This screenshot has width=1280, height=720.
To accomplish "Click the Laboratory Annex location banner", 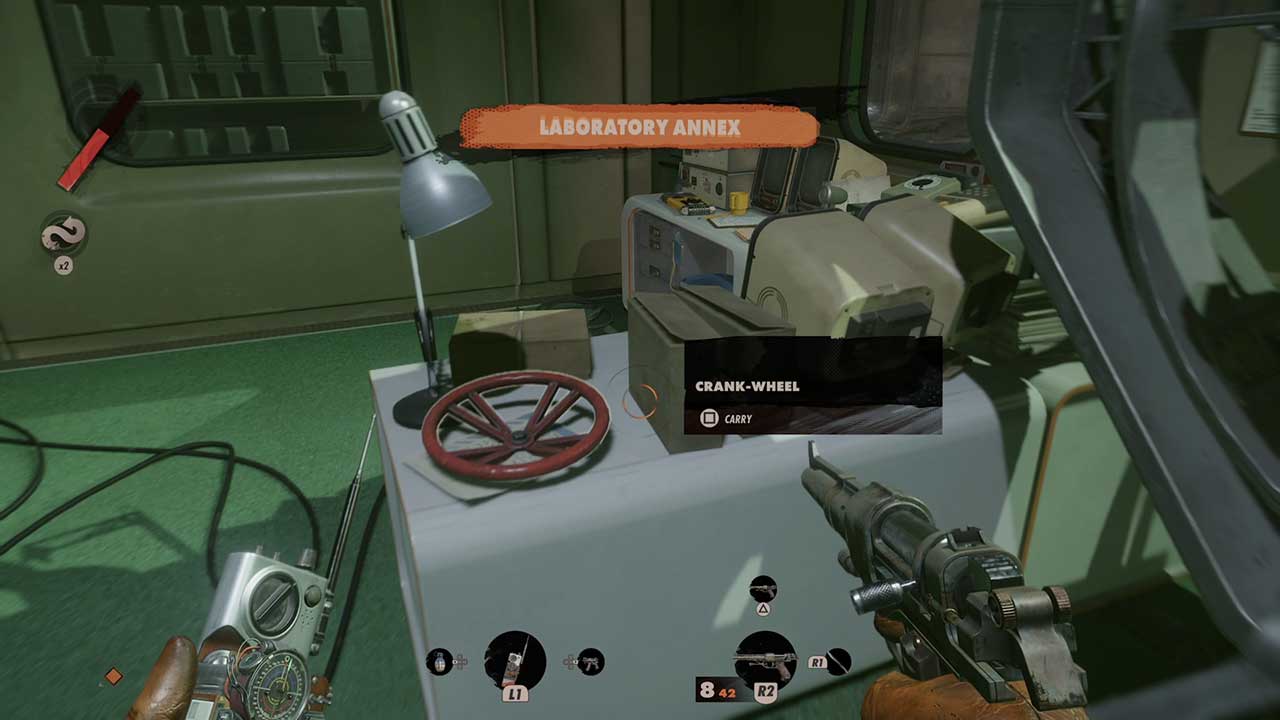I will click(640, 127).
